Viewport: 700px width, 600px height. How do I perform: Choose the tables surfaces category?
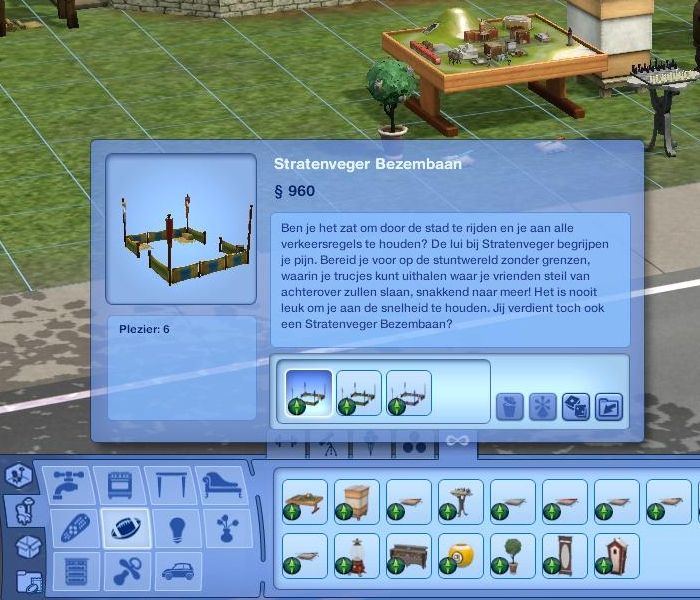tap(178, 485)
